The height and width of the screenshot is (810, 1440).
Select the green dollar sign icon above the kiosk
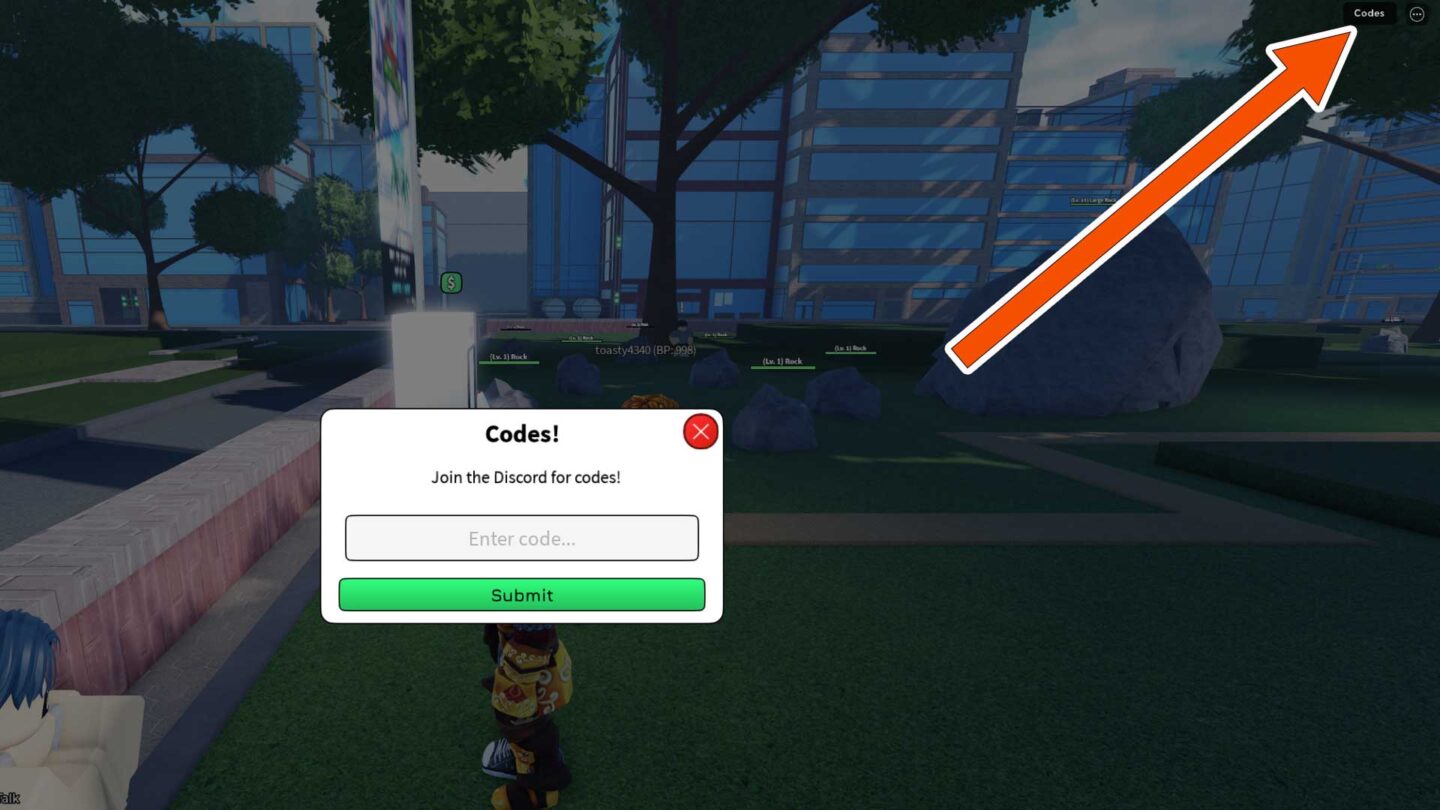(x=451, y=283)
